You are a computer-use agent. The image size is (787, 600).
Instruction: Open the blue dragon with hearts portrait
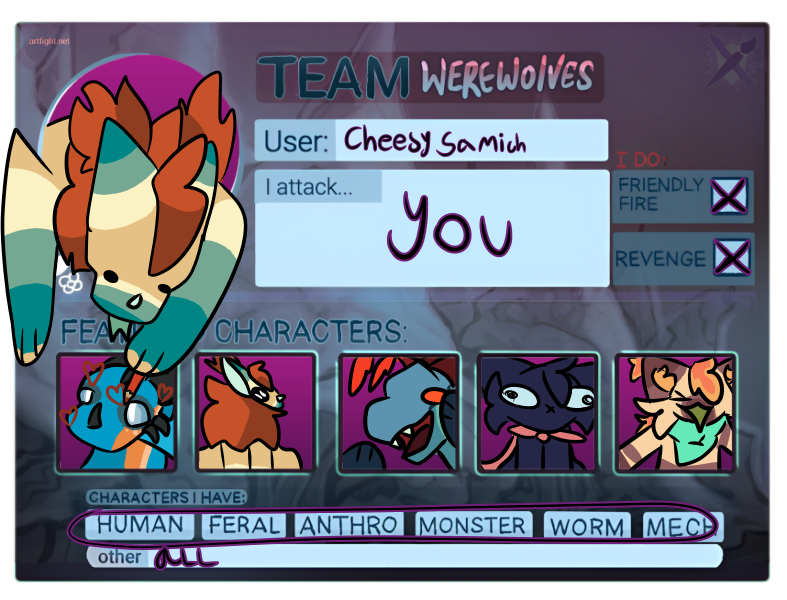117,412
